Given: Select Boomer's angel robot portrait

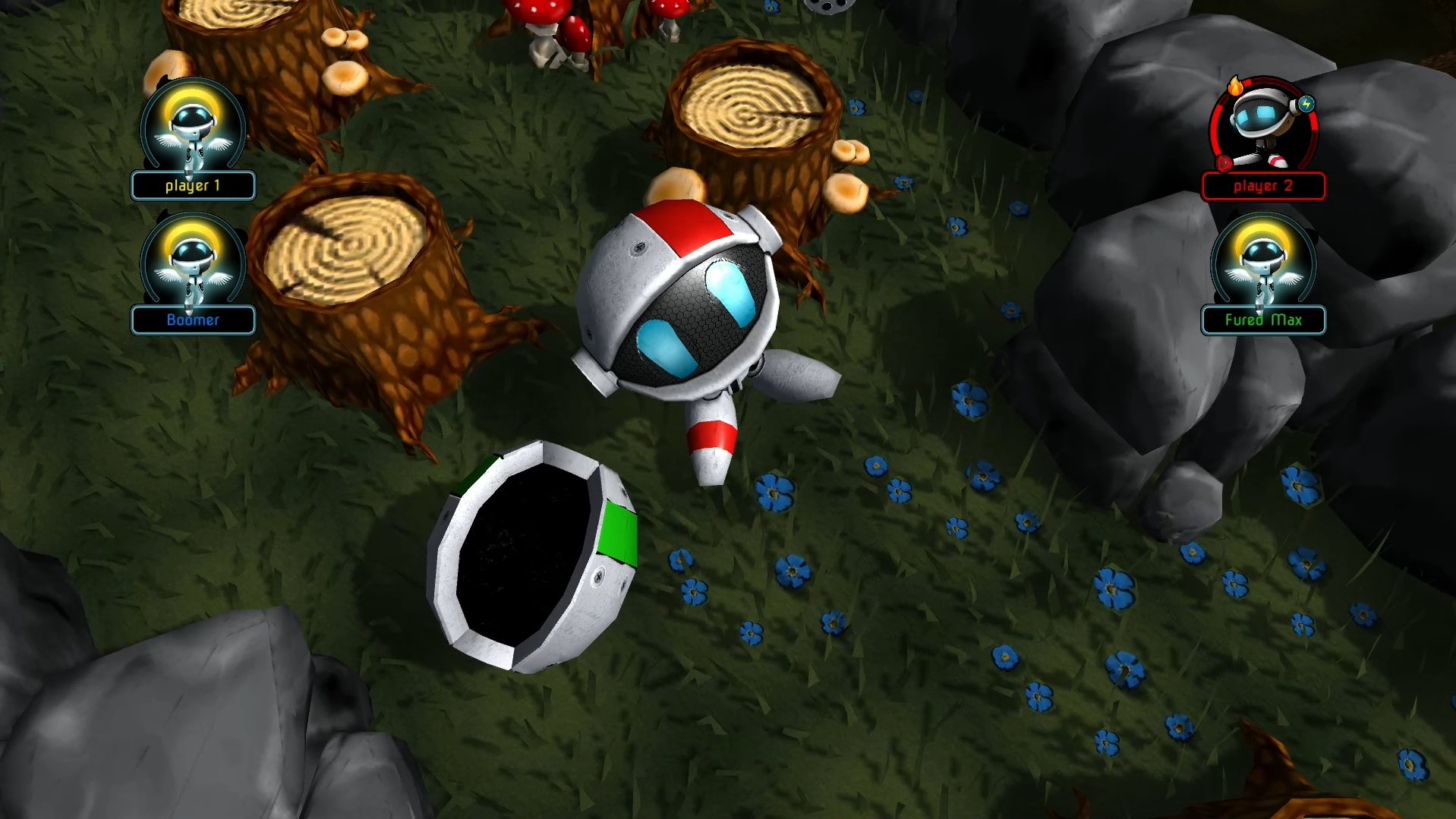Looking at the screenshot, I should tap(192, 262).
